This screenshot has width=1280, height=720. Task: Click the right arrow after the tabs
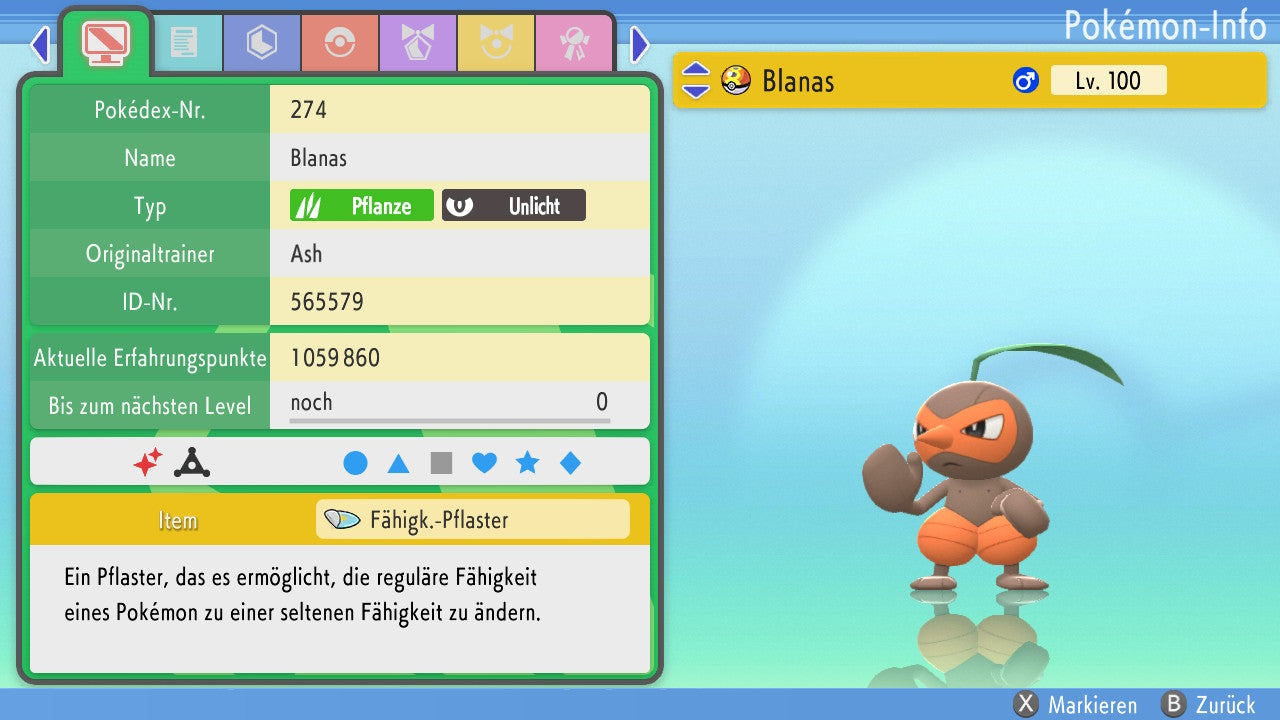[x=640, y=44]
